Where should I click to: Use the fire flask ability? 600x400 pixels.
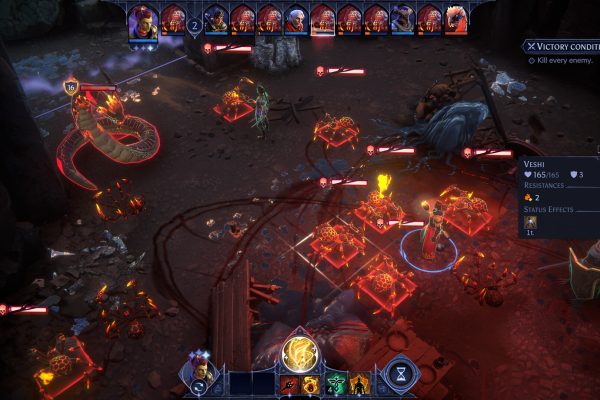310,384
